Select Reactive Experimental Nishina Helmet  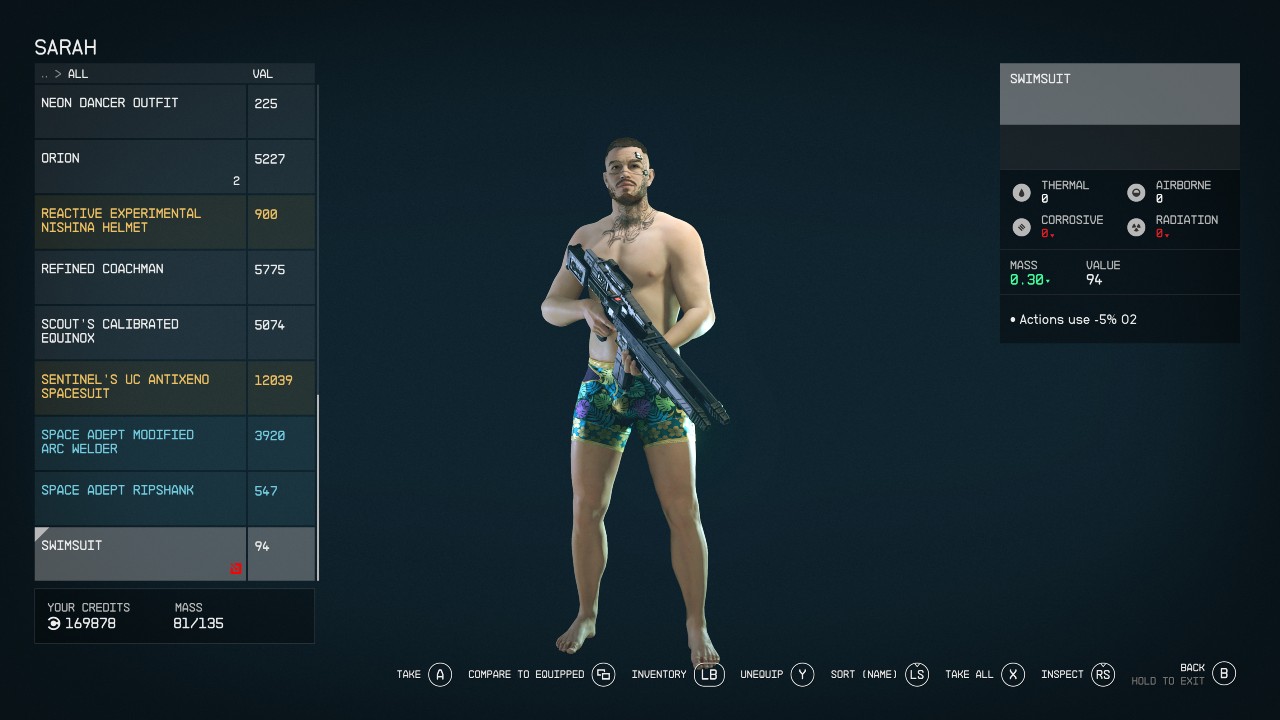point(140,221)
